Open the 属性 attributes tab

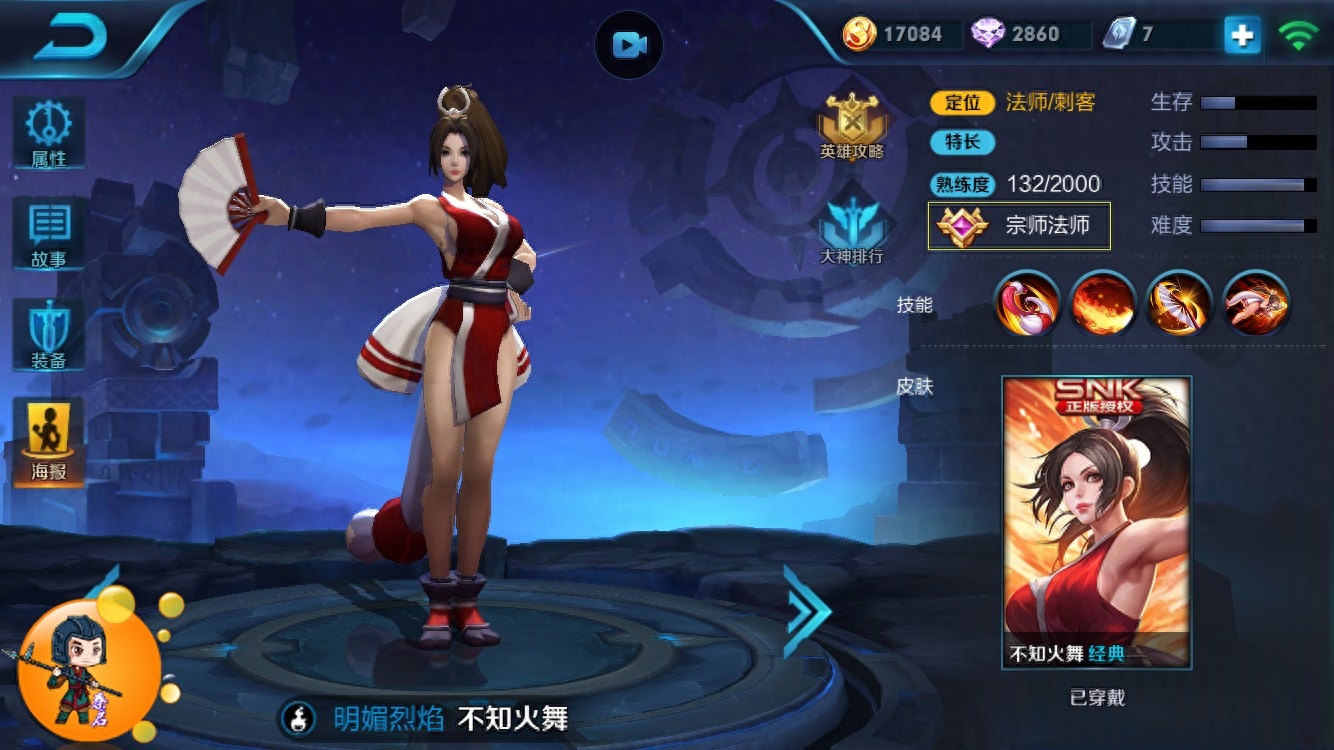[x=48, y=132]
